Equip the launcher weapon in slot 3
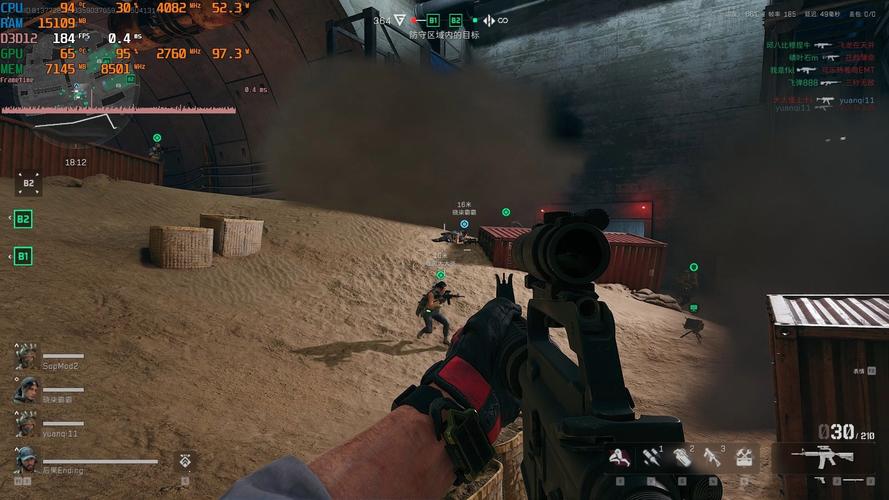Image resolution: width=889 pixels, height=500 pixels. pyautogui.click(x=713, y=457)
